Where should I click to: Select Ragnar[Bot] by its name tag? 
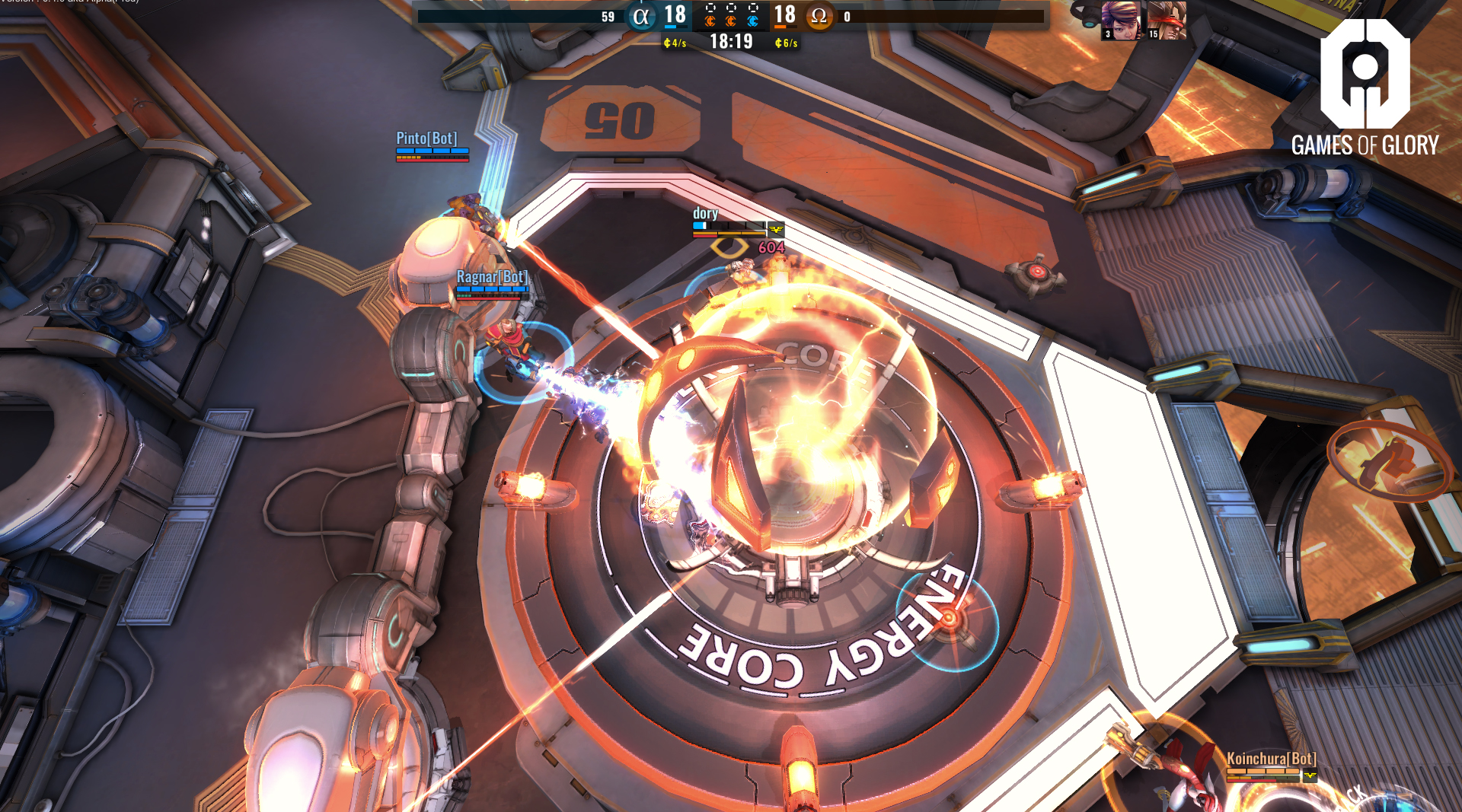(x=491, y=277)
